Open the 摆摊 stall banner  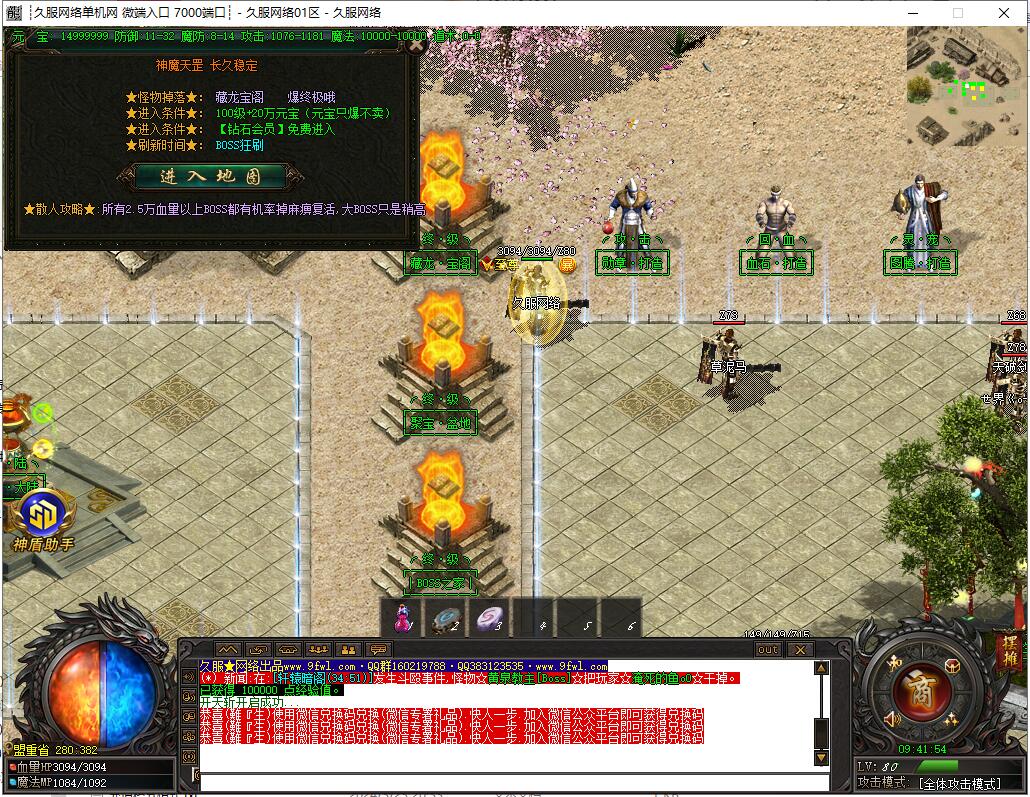[x=1008, y=652]
